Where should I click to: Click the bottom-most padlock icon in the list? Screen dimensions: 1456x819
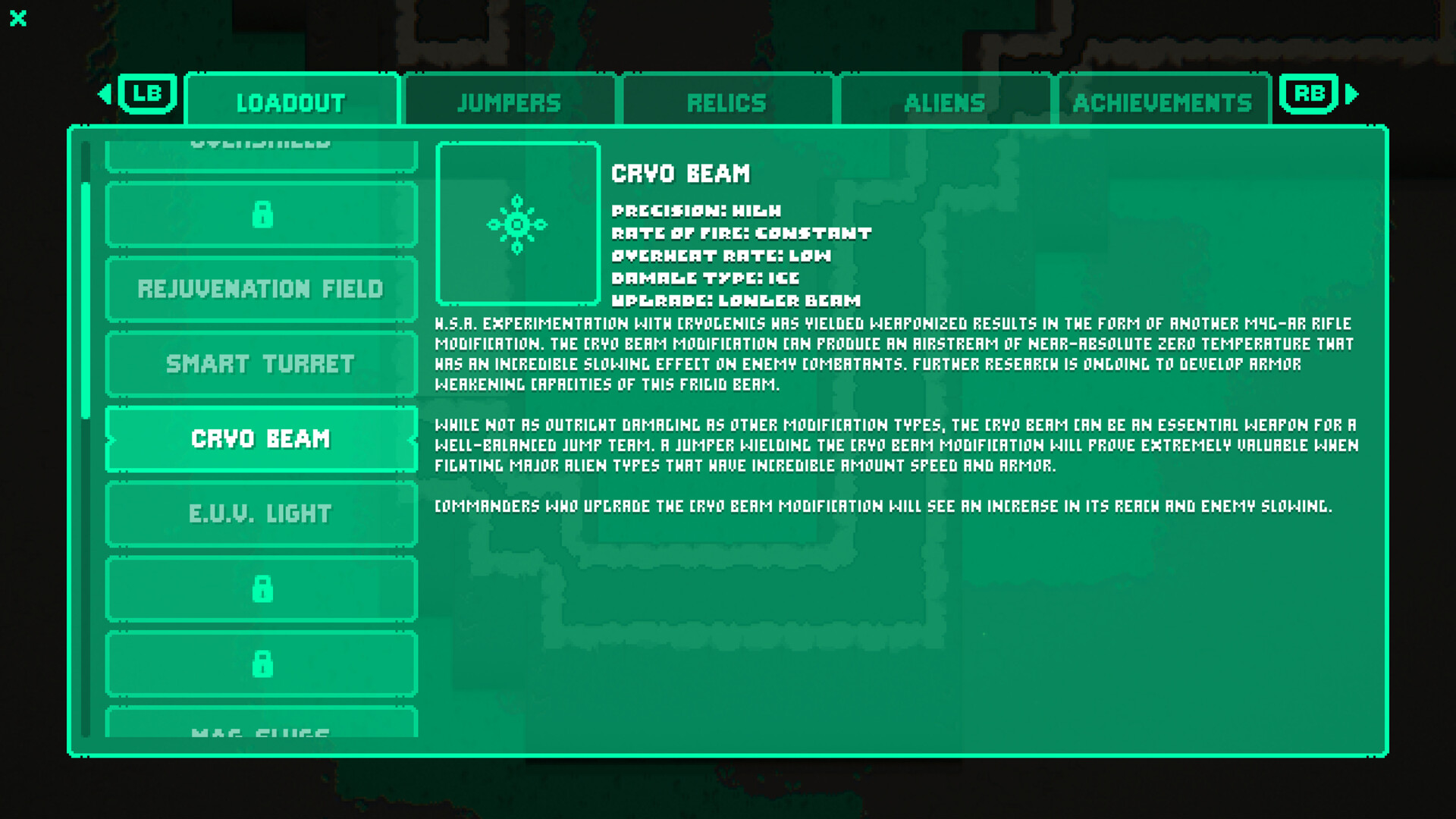pos(262,664)
